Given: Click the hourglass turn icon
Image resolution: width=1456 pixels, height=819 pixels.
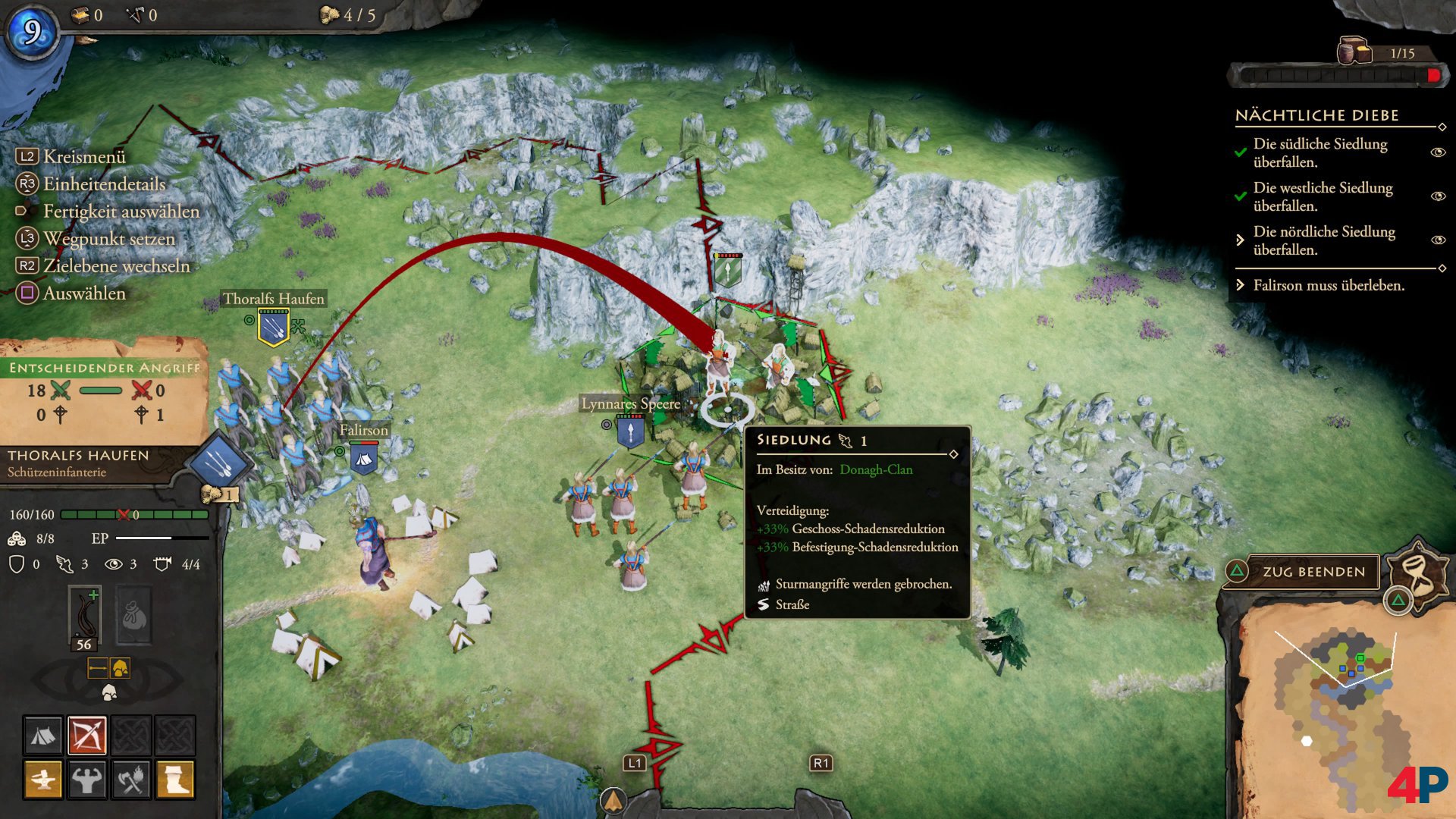Looking at the screenshot, I should point(1417,572).
